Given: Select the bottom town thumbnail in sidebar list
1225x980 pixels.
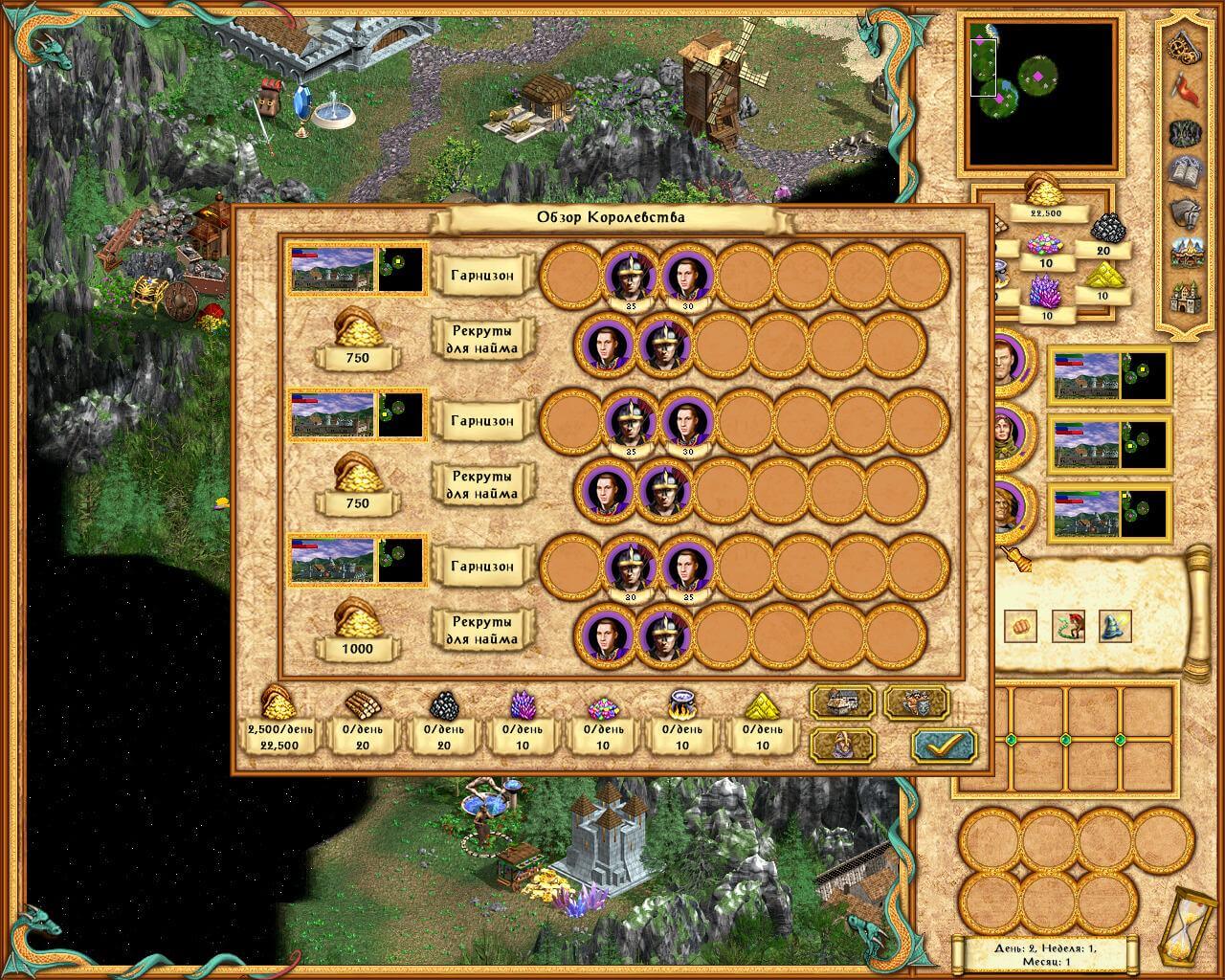Looking at the screenshot, I should coord(1110,512).
